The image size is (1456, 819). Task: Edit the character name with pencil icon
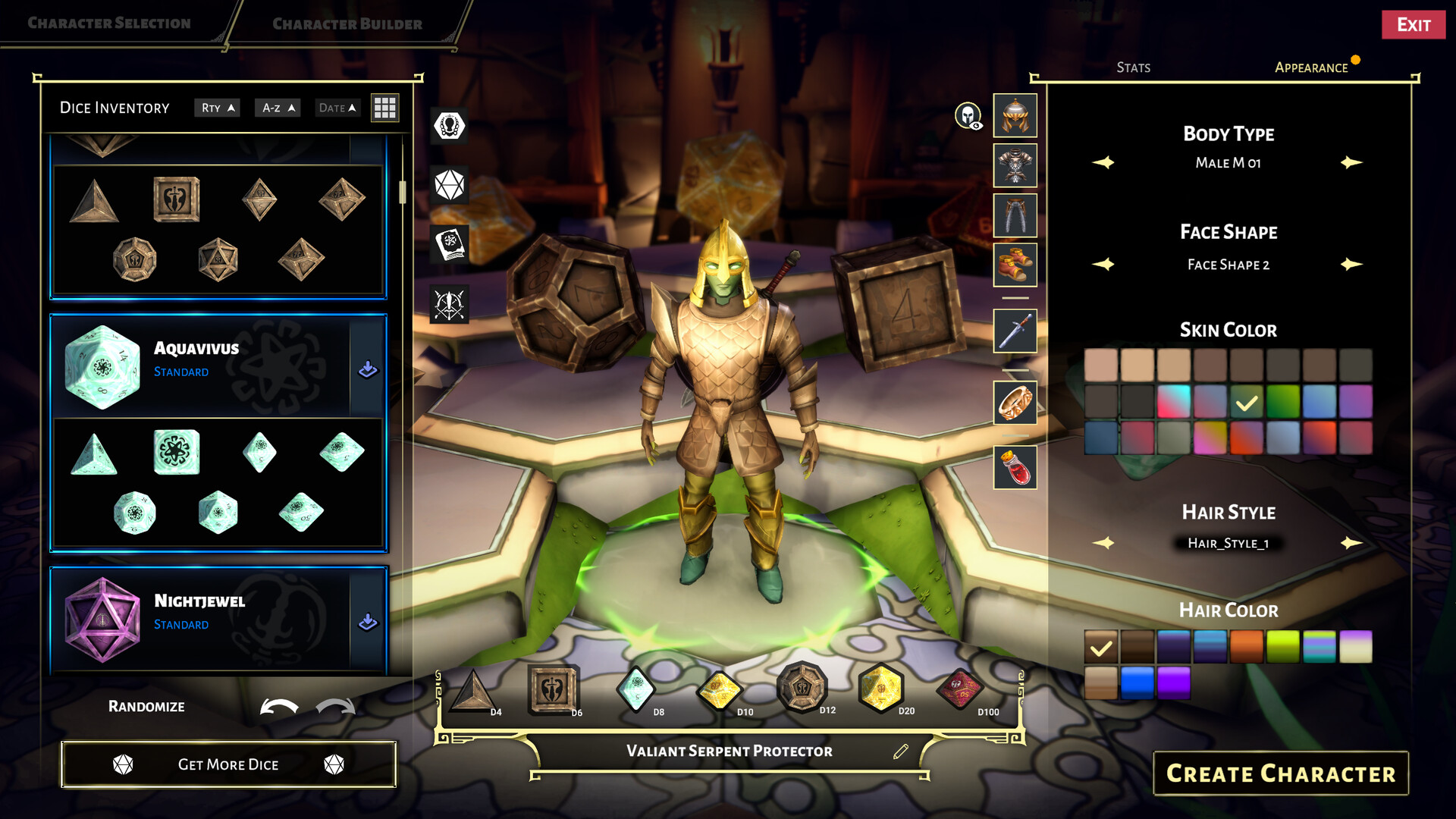(x=901, y=752)
